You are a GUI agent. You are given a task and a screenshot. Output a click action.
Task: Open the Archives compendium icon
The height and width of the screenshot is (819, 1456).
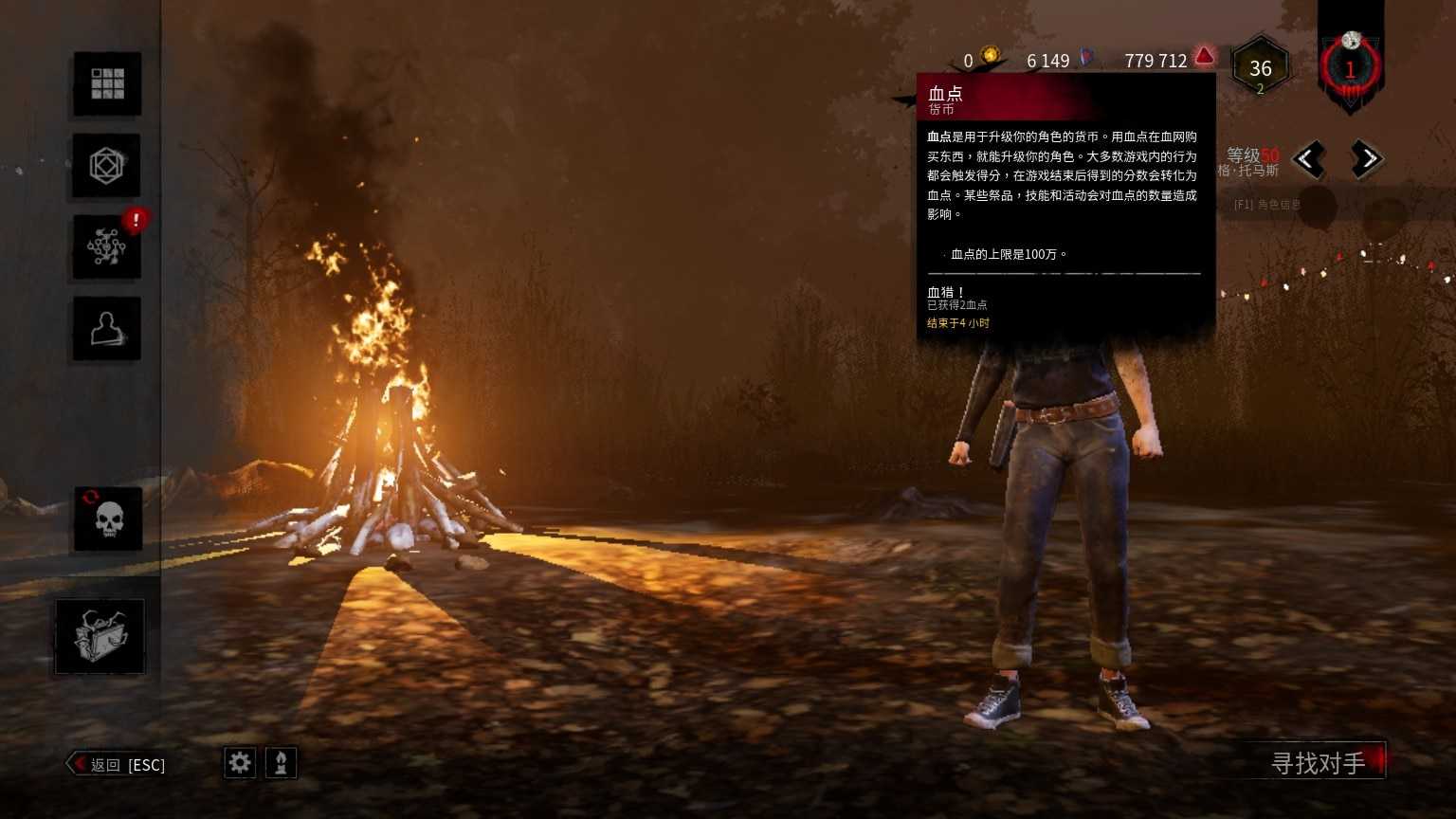point(106,166)
